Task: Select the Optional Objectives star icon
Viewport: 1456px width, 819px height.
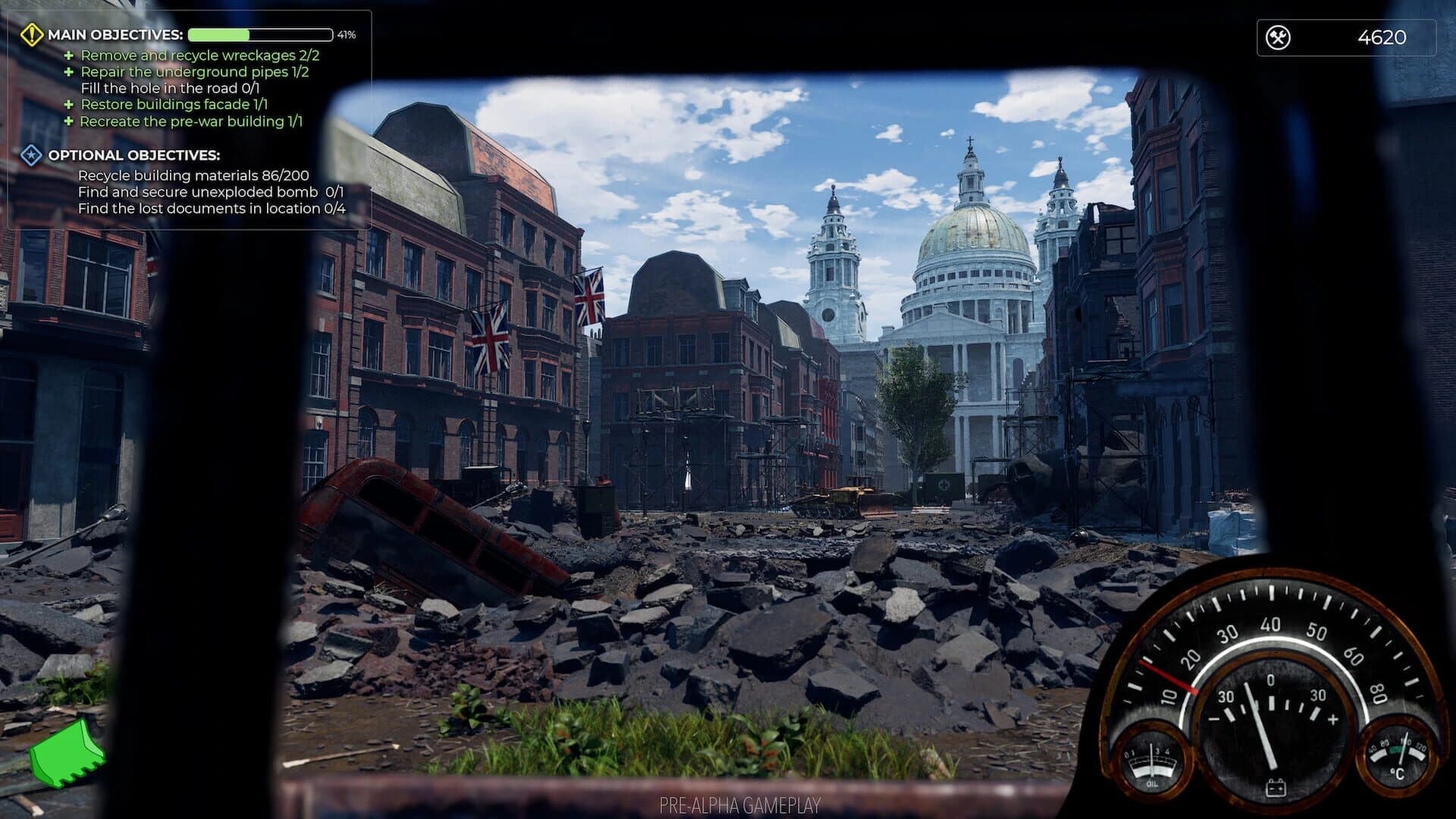Action: (x=30, y=156)
